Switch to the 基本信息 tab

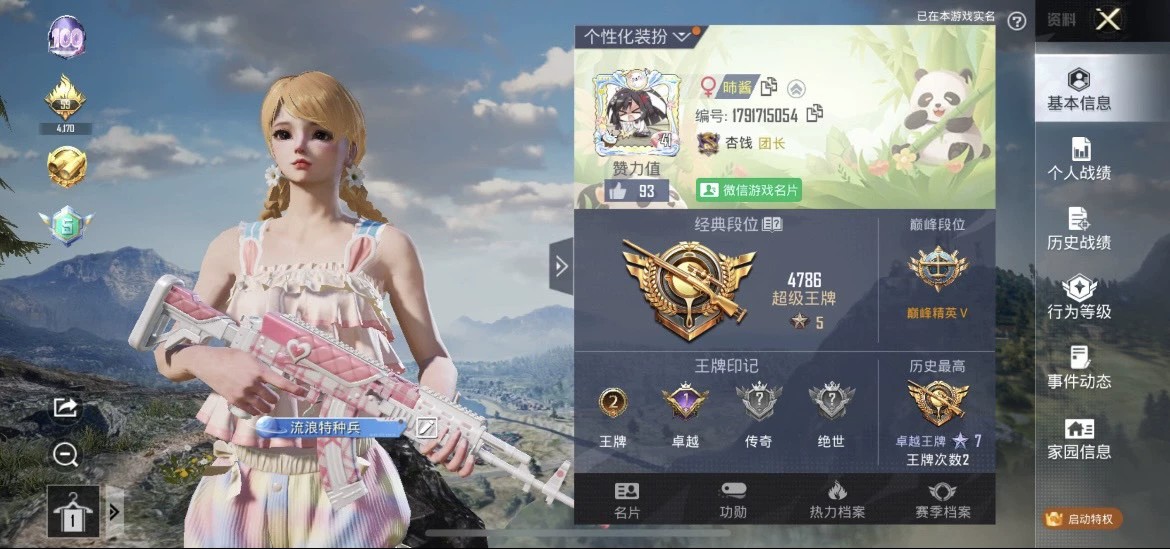1079,90
